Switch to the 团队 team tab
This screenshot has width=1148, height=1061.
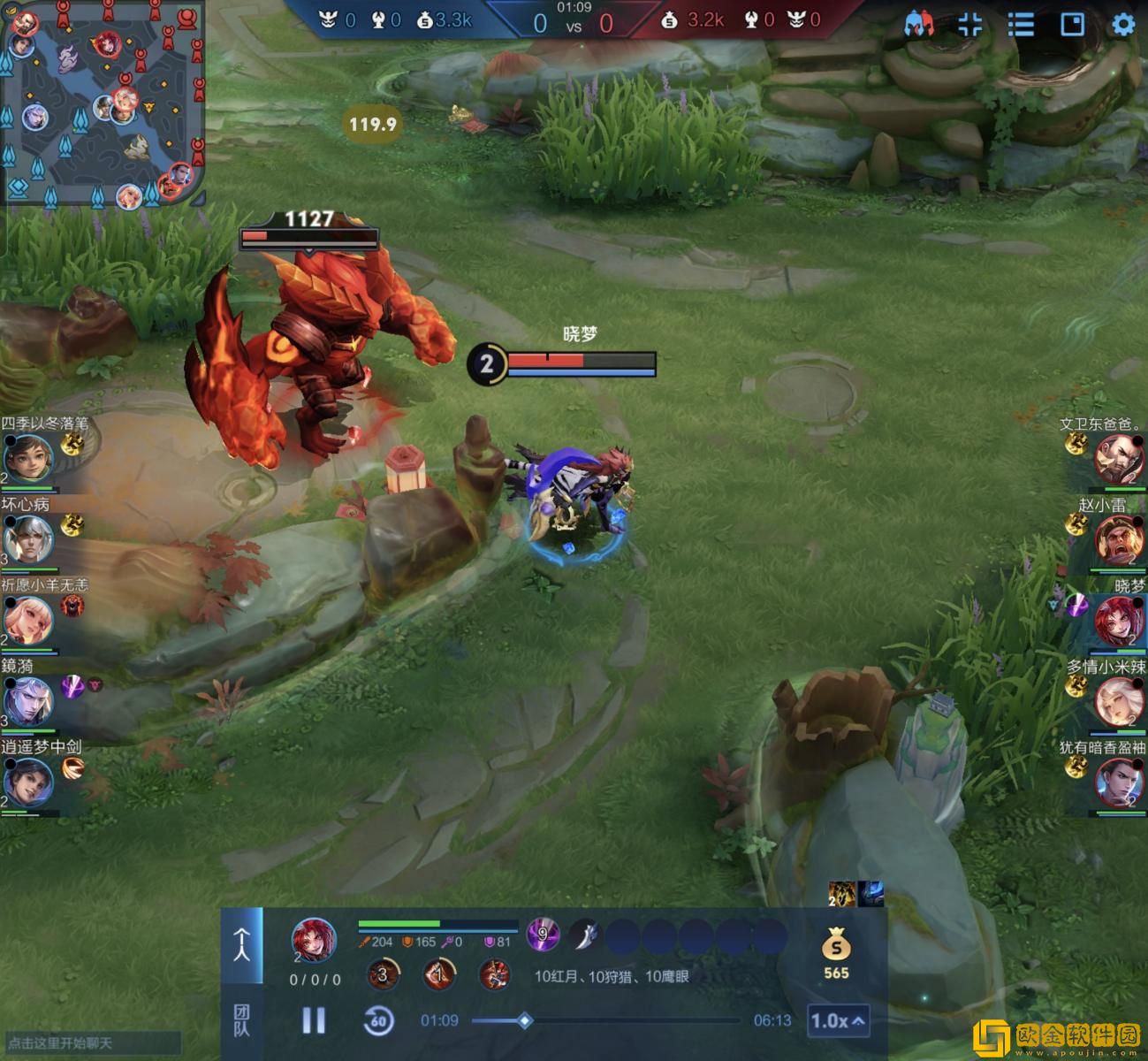point(241,1020)
